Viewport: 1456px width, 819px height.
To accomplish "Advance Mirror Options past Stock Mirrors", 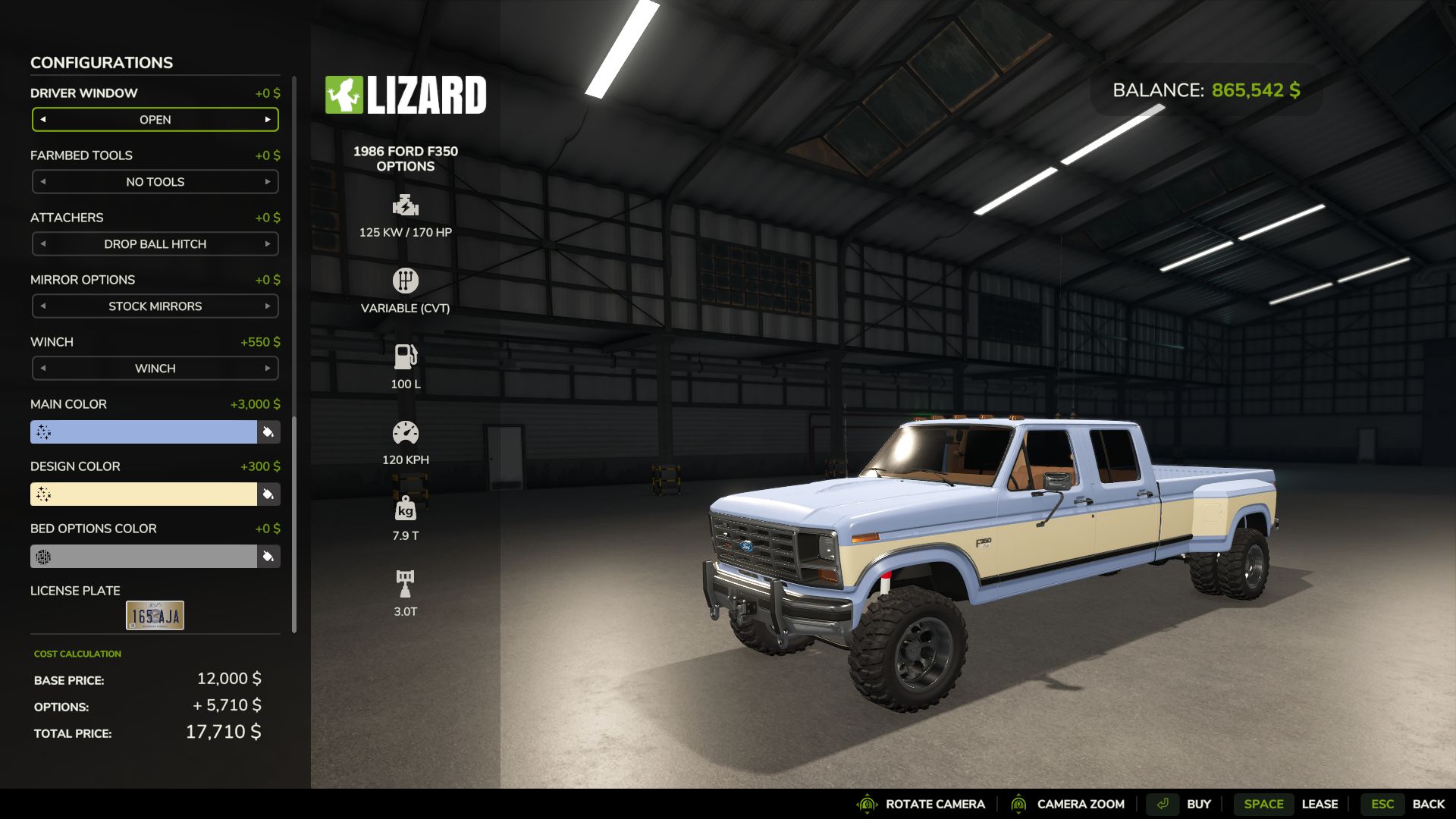I will 268,306.
